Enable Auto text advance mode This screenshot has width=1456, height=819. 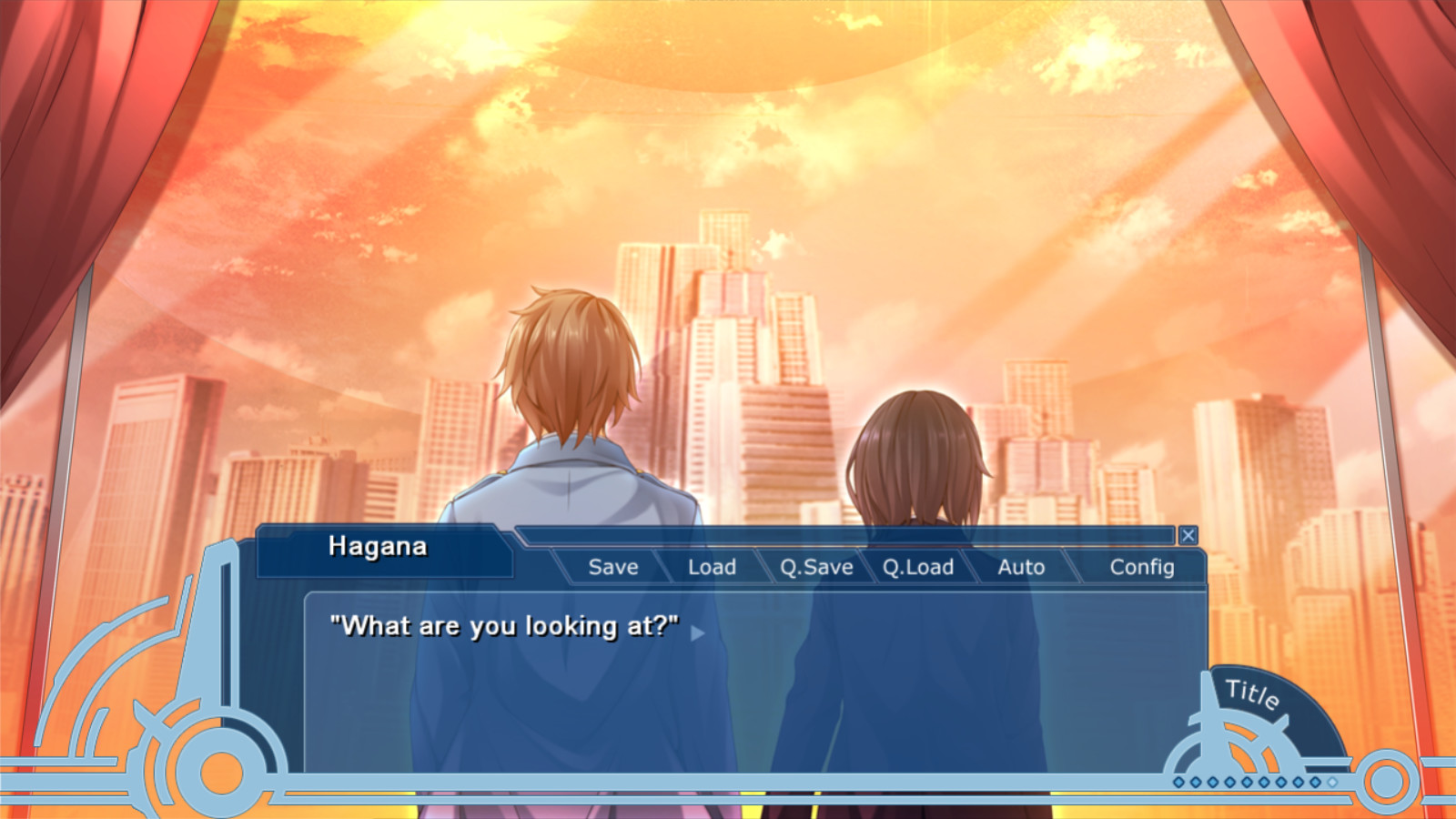1021,567
